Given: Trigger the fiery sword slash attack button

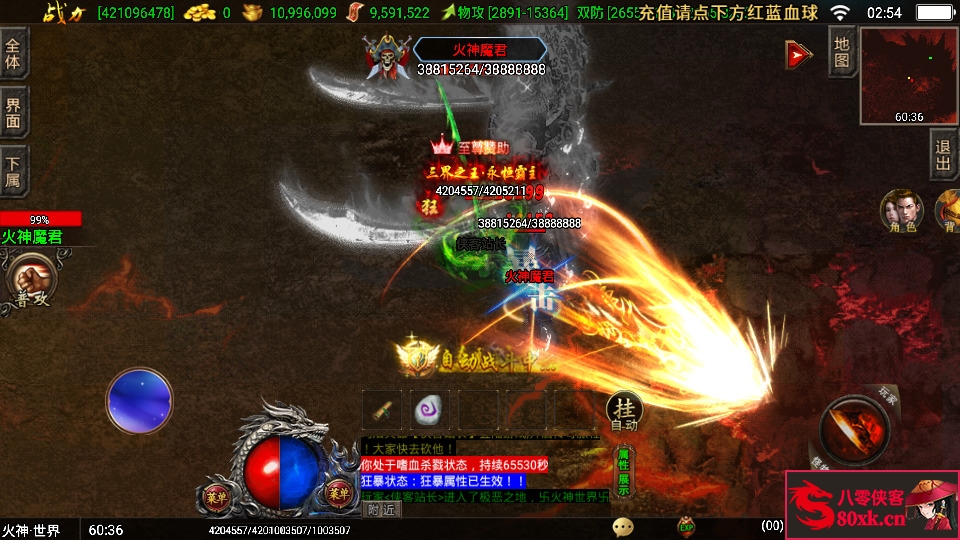Looking at the screenshot, I should coord(853,428).
